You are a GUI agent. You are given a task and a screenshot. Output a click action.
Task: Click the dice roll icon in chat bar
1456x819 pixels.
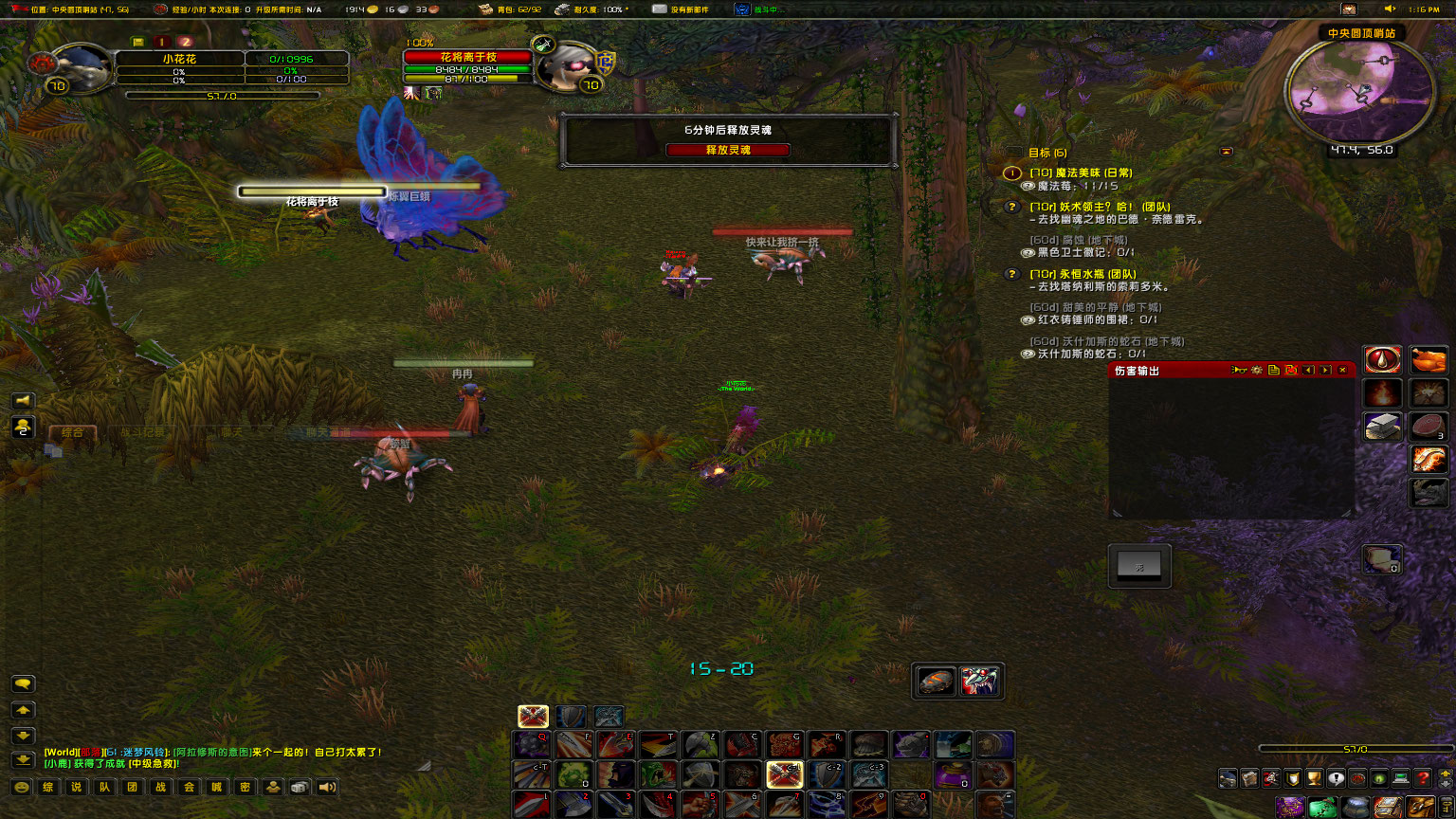click(300, 786)
